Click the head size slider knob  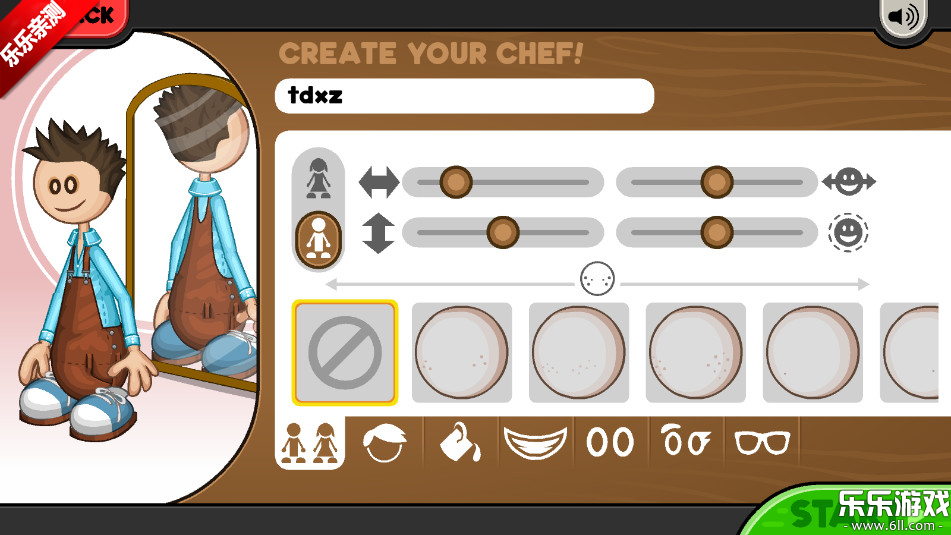click(x=716, y=233)
